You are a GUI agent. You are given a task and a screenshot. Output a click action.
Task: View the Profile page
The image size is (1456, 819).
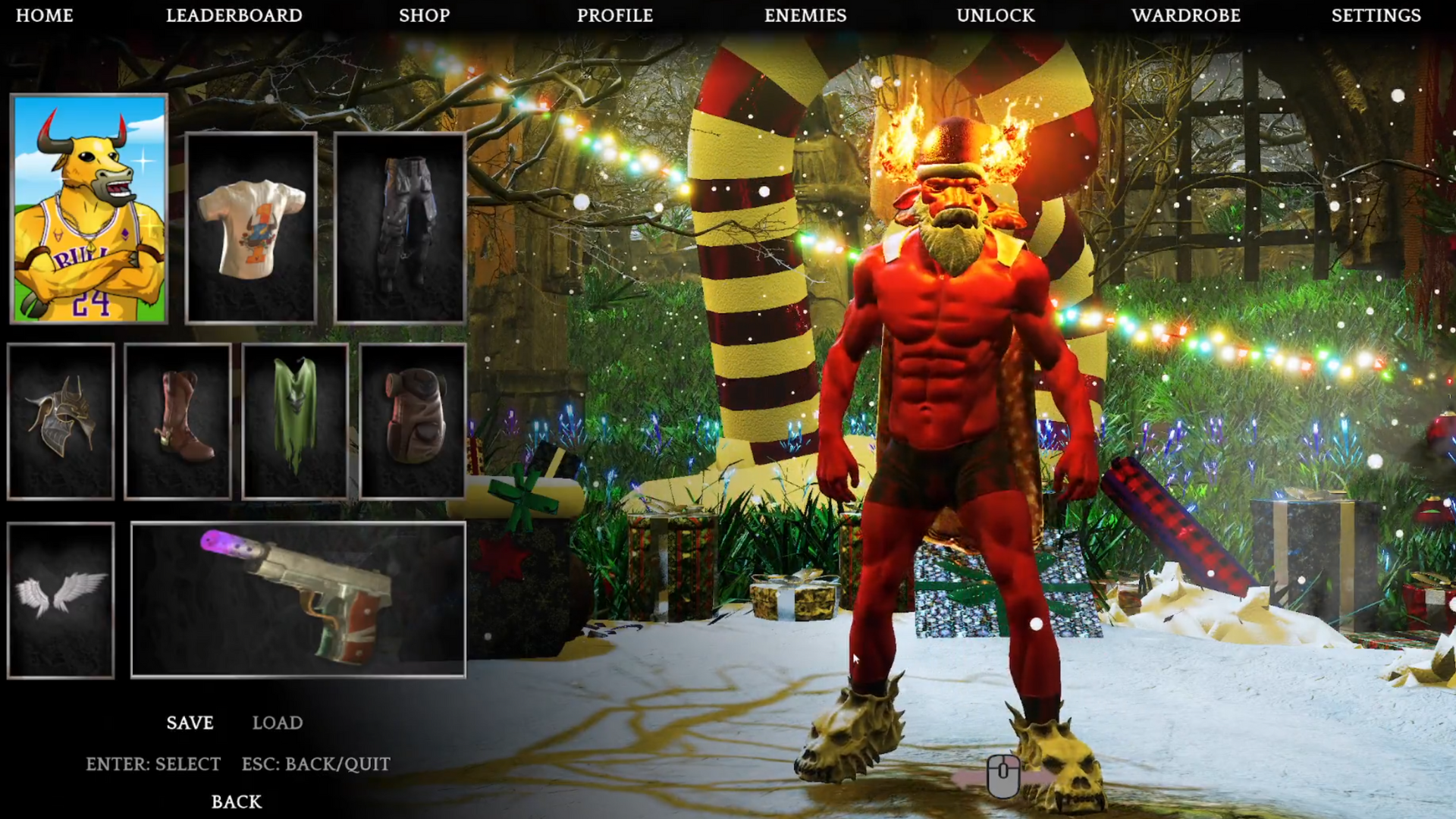coord(615,15)
